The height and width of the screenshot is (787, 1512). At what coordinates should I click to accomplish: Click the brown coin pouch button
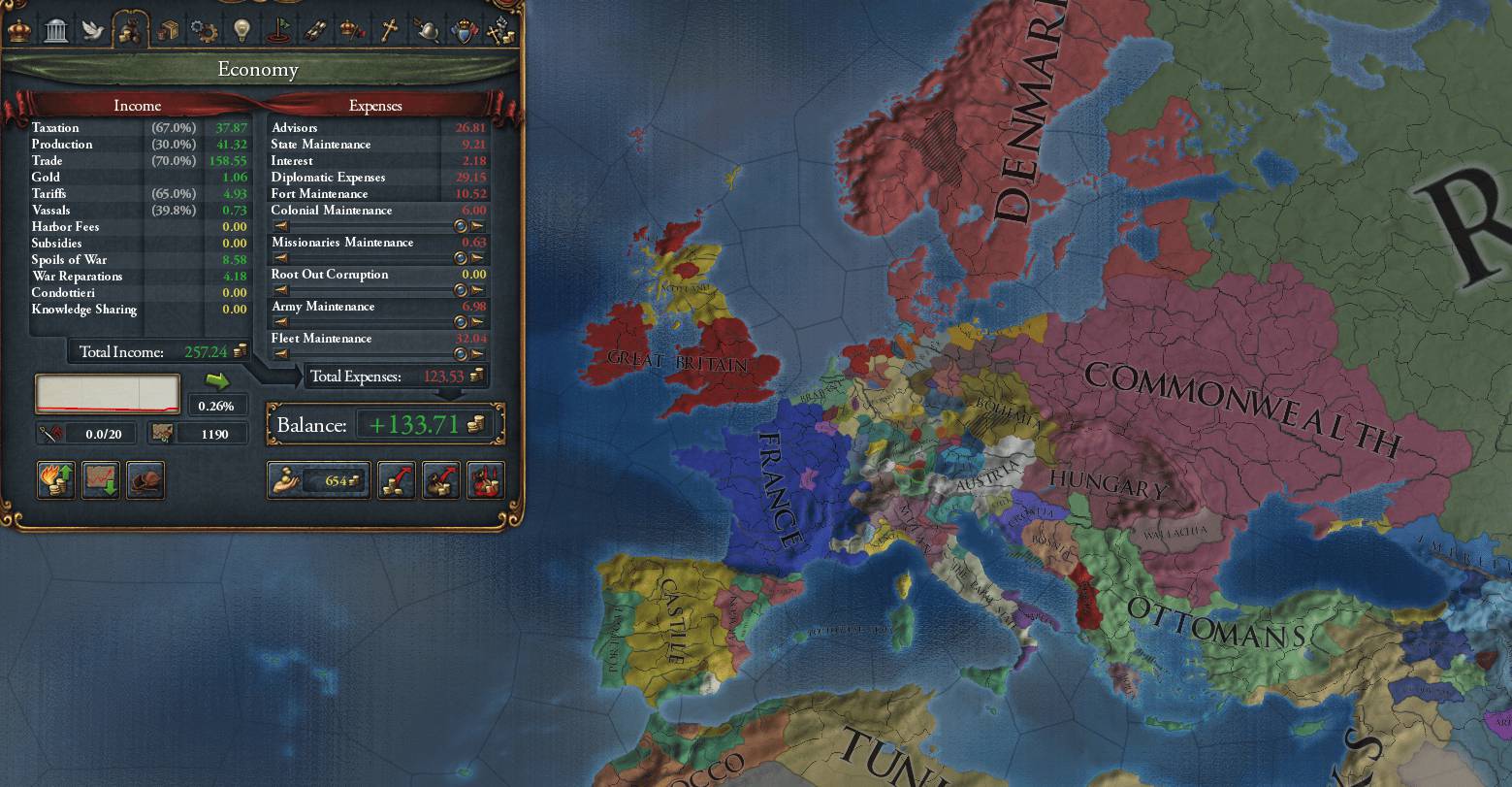145,479
